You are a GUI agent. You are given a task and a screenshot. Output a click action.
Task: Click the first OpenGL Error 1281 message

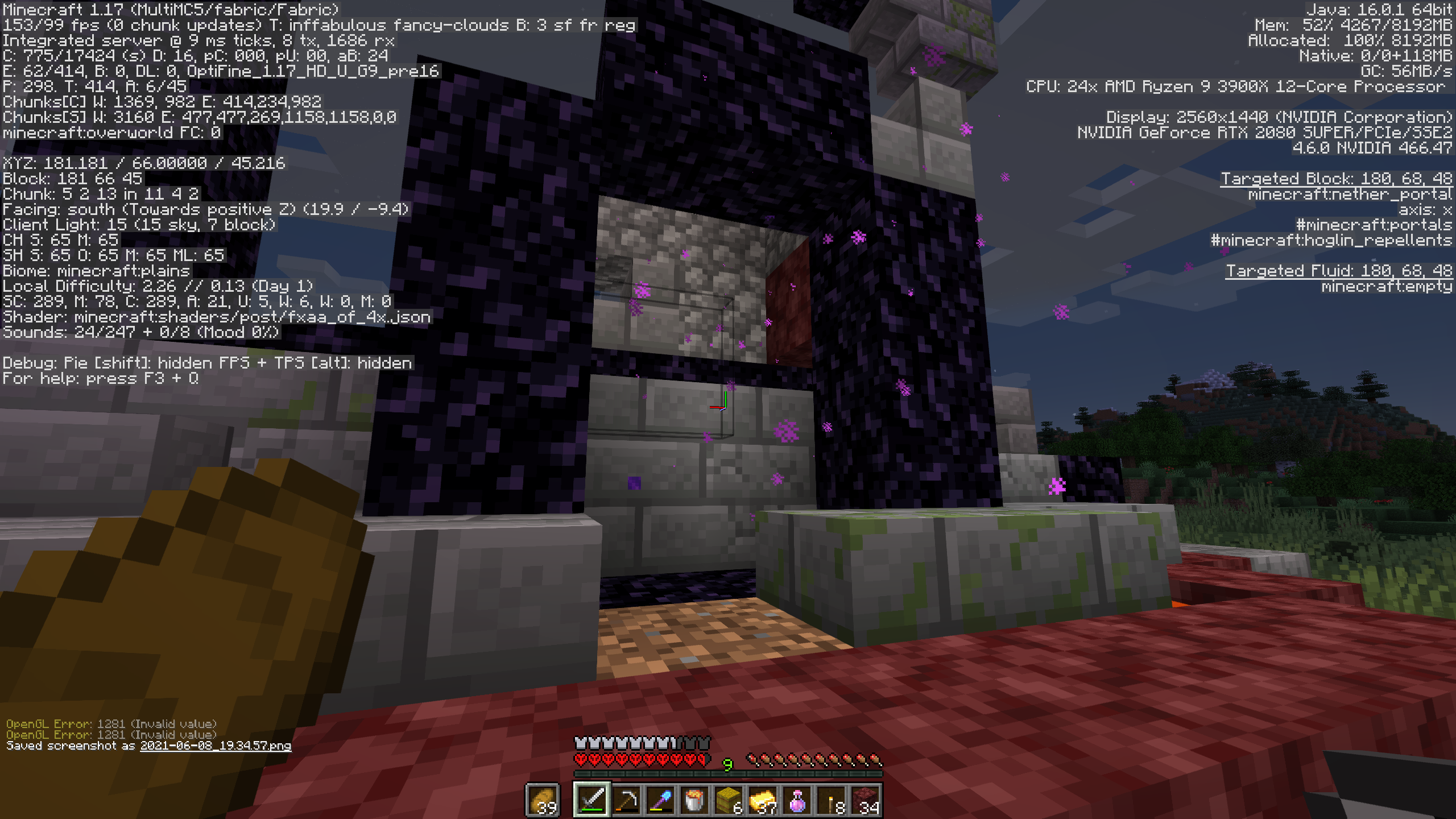pyautogui.click(x=112, y=725)
